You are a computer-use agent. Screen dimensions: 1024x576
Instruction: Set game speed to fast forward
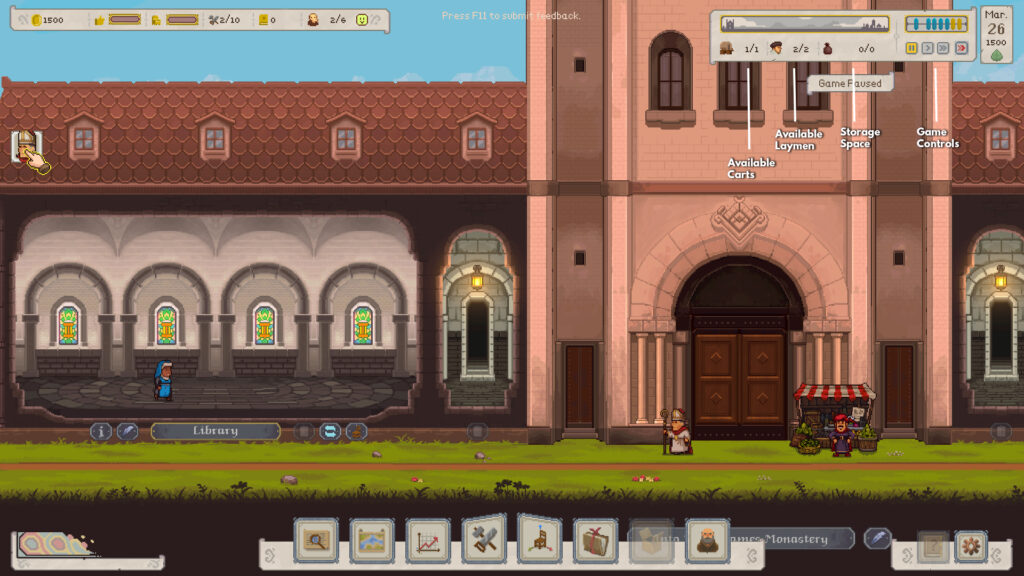coord(944,48)
